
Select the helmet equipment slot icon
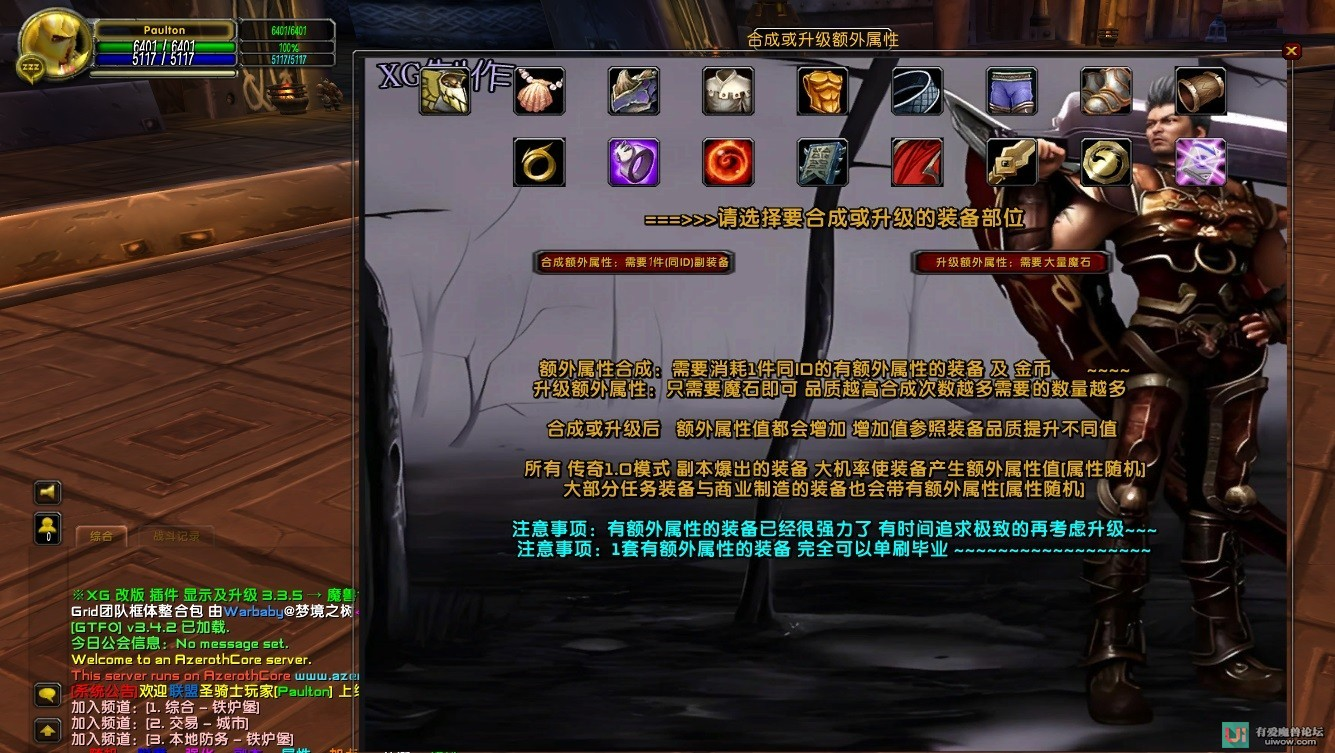coord(444,90)
